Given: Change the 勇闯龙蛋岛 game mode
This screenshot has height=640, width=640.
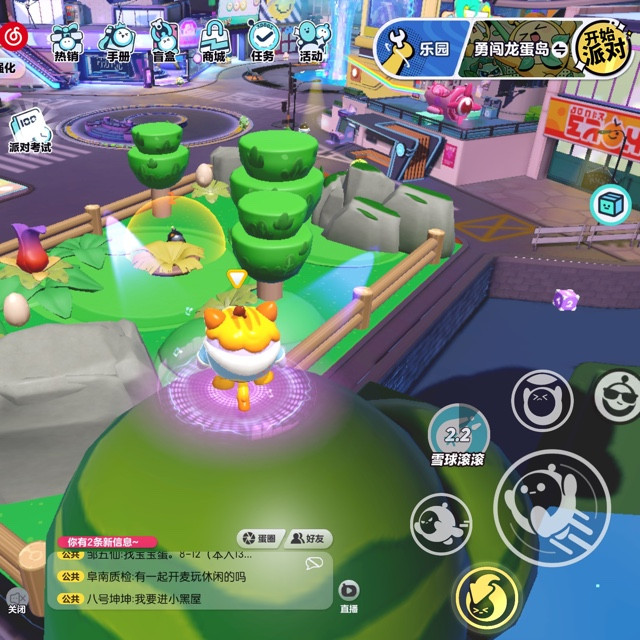Looking at the screenshot, I should pyautogui.click(x=520, y=48).
